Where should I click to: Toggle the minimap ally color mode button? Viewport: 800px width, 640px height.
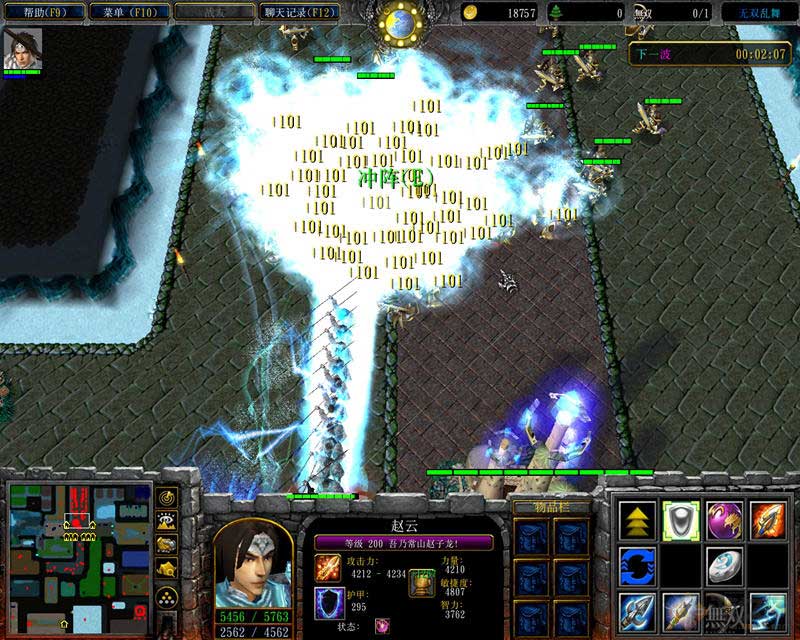(167, 543)
